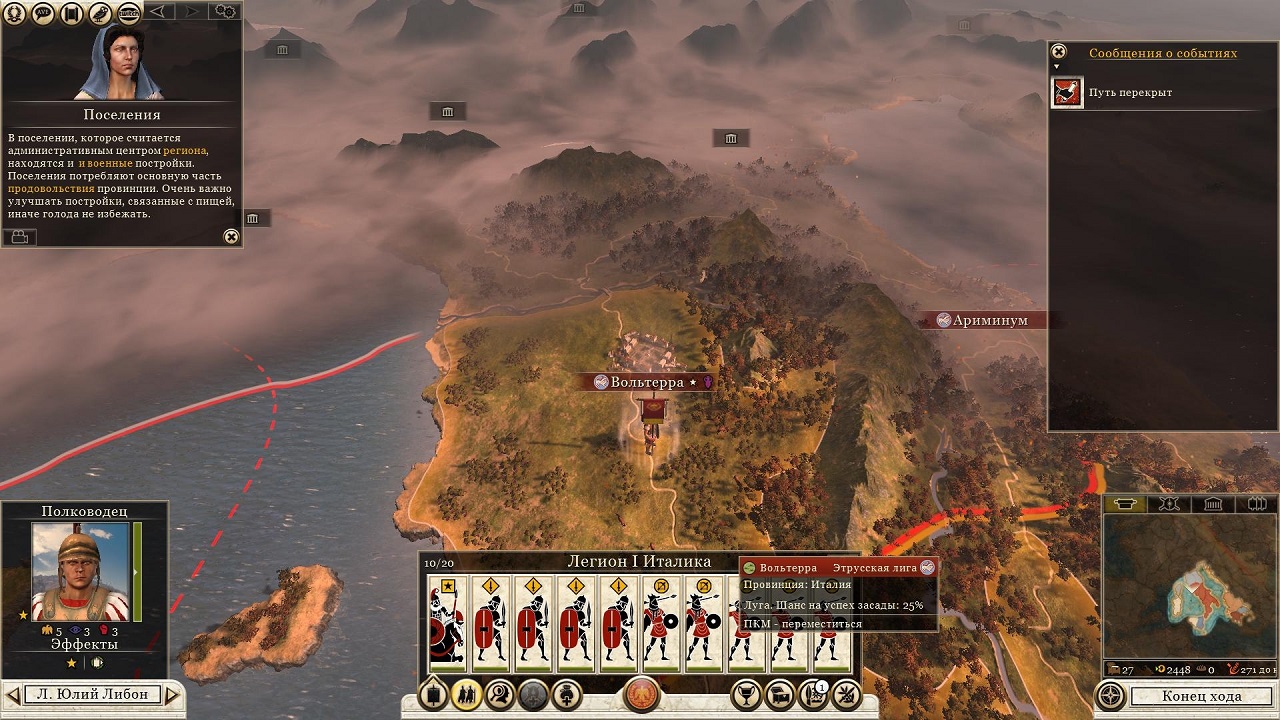This screenshot has width=1280, height=720.
Task: Open the owl encyclopedia icon
Action: point(100,13)
